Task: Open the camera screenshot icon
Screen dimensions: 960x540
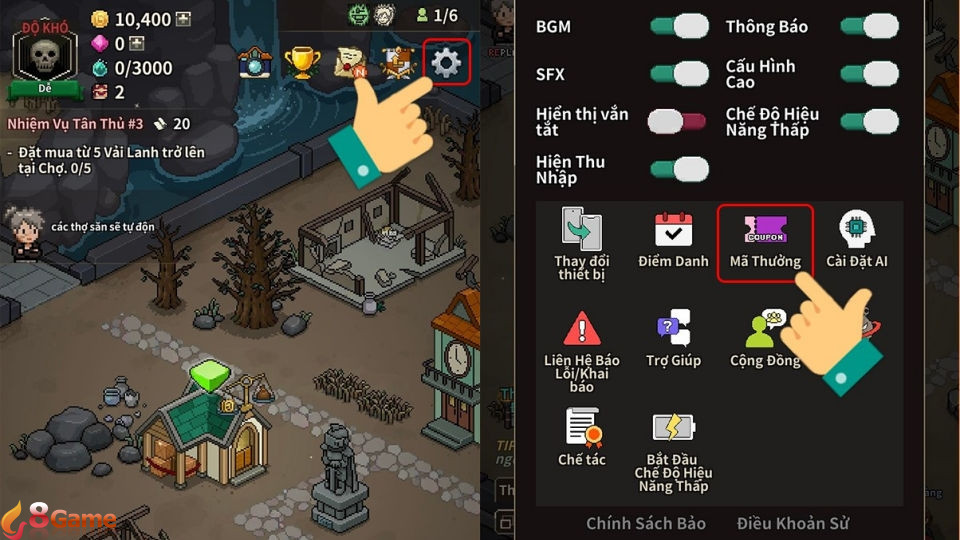Action: [254, 63]
